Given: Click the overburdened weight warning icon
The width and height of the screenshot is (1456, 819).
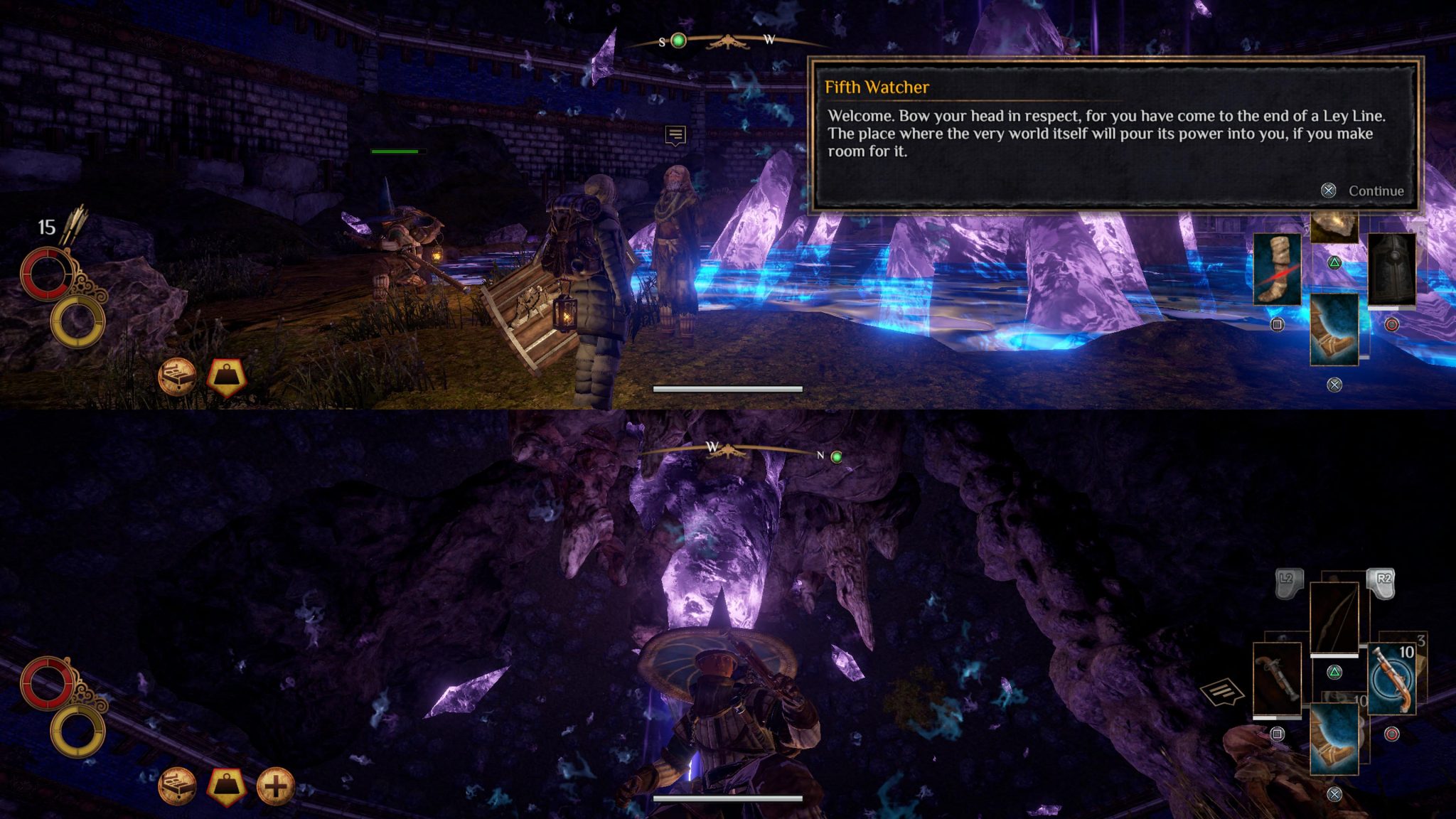Looking at the screenshot, I should point(225,376).
